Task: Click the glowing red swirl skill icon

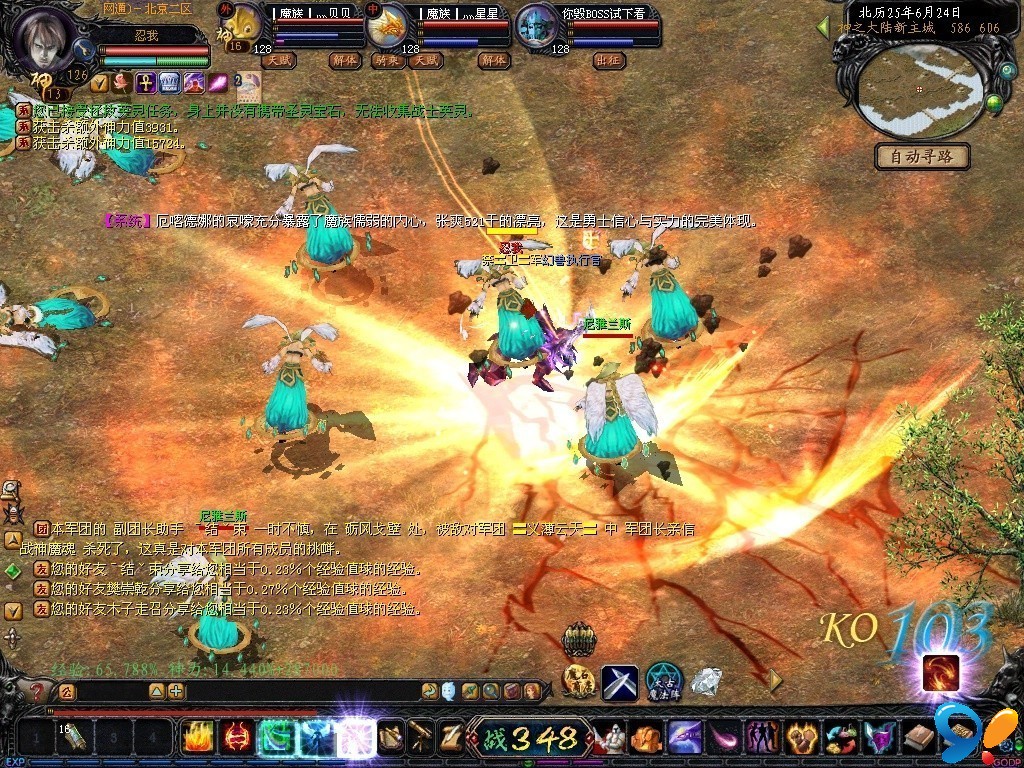Action: click(x=940, y=673)
